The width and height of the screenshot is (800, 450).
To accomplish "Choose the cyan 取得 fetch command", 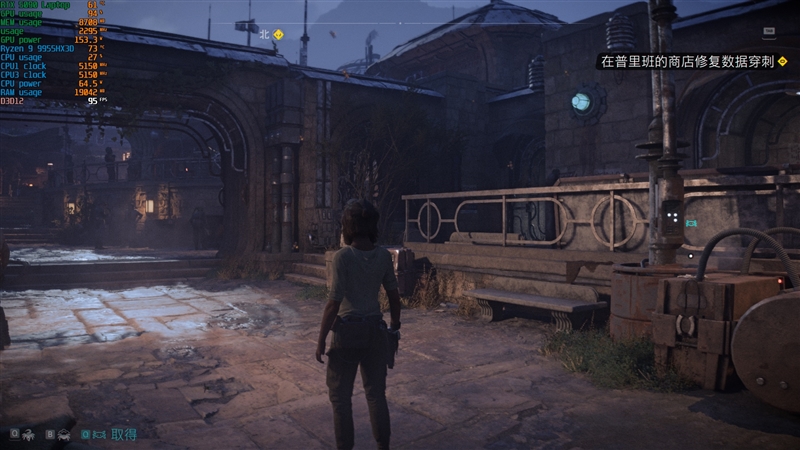I will (124, 434).
